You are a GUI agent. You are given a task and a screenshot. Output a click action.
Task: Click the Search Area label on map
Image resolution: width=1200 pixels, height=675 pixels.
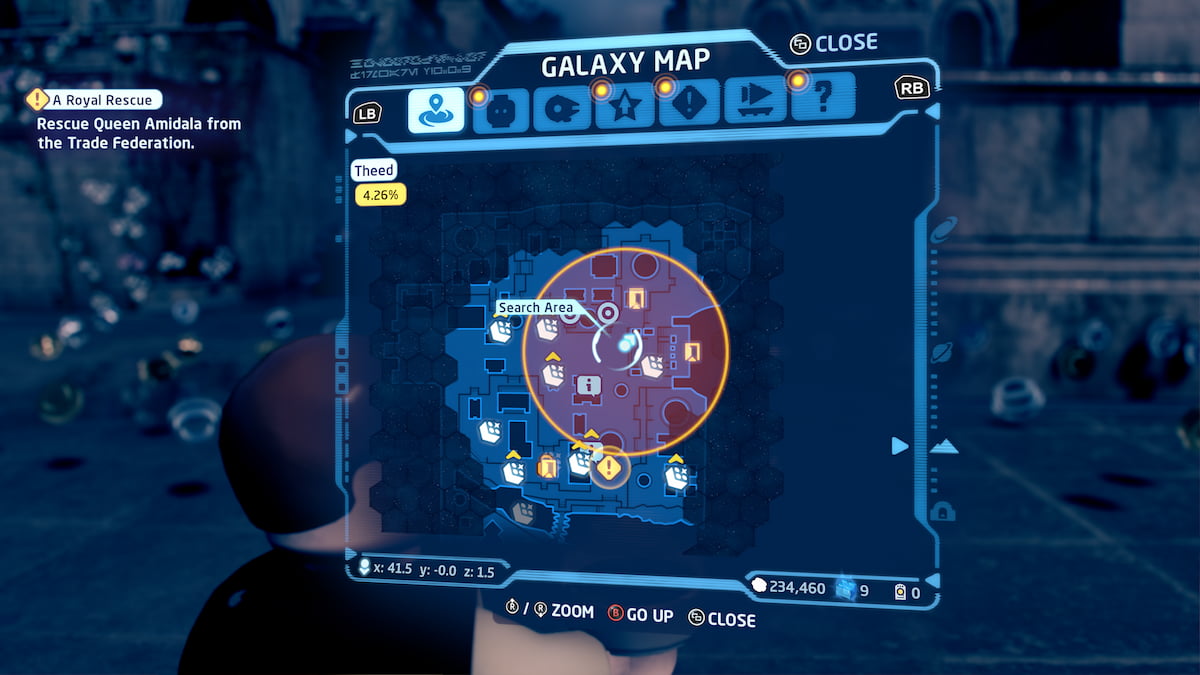(x=537, y=307)
